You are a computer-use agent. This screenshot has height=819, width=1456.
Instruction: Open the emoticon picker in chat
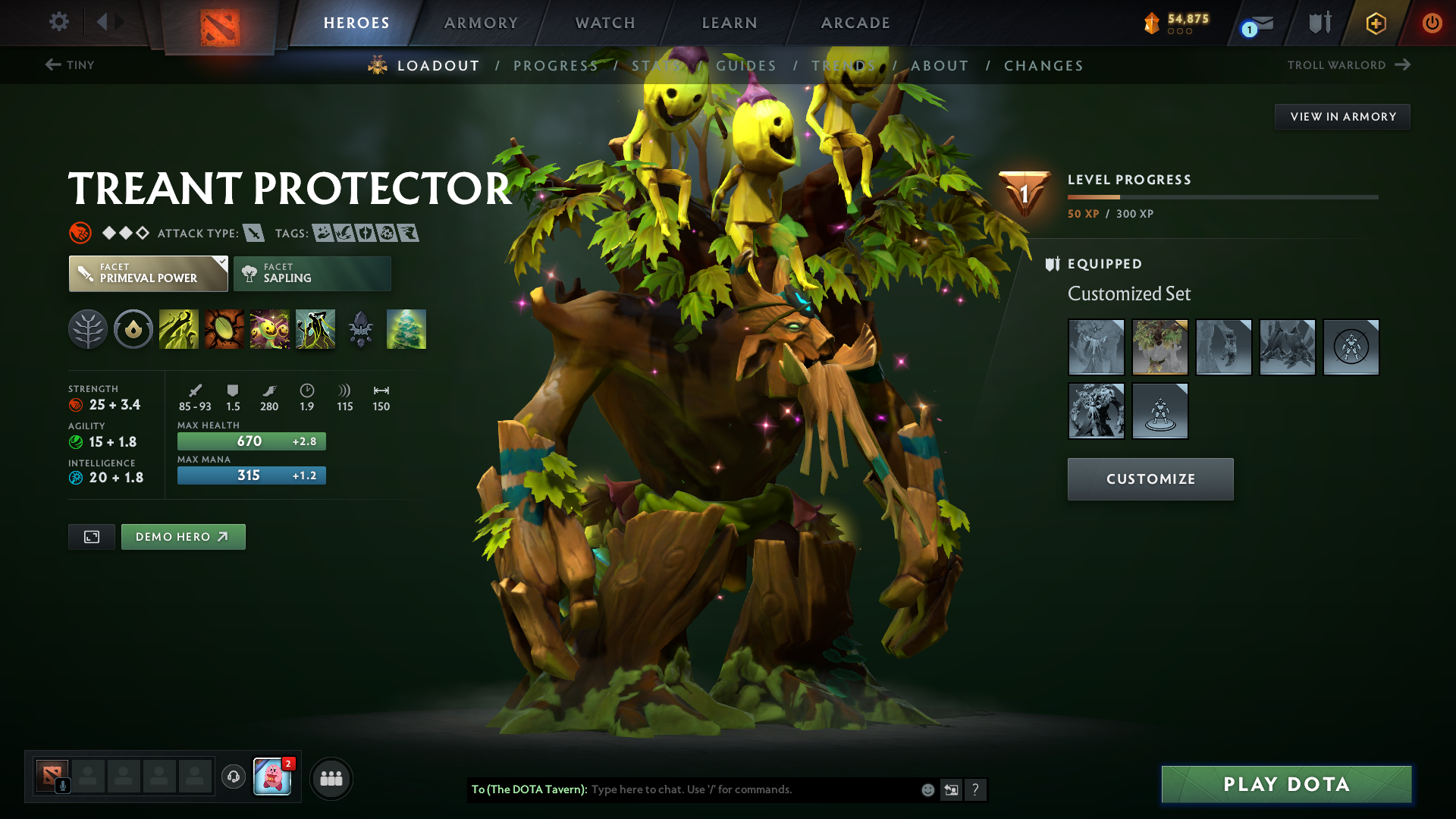point(927,789)
